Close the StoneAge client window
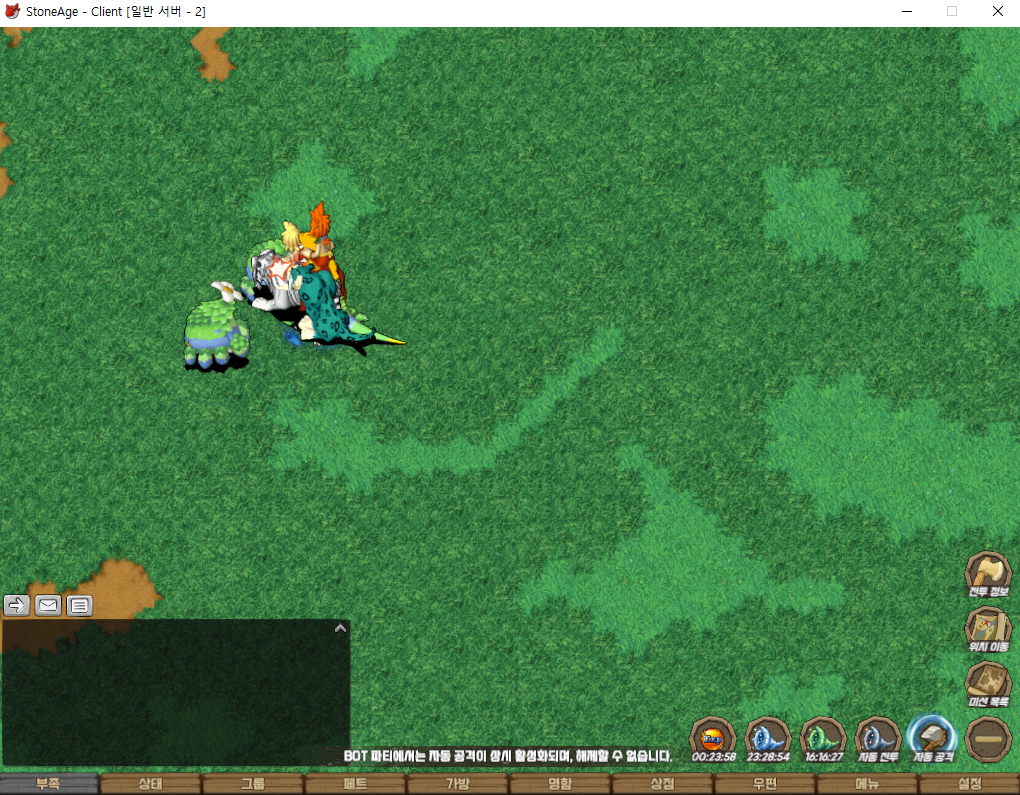The width and height of the screenshot is (1020, 795). [x=997, y=12]
